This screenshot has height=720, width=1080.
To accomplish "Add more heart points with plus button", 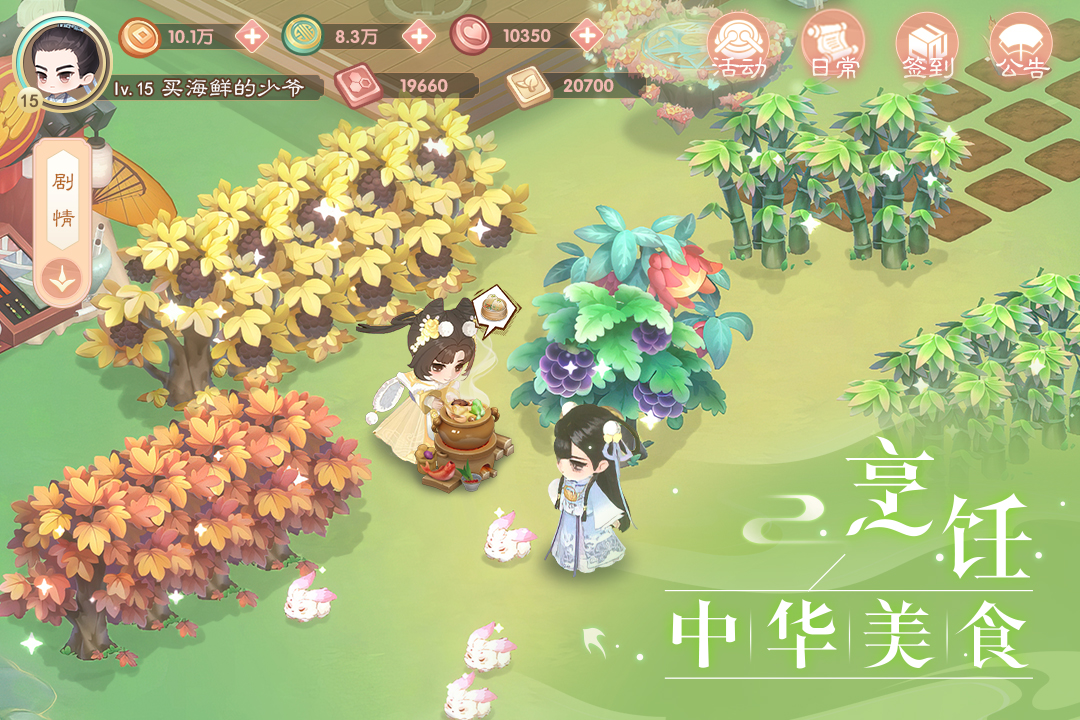I will coord(588,37).
